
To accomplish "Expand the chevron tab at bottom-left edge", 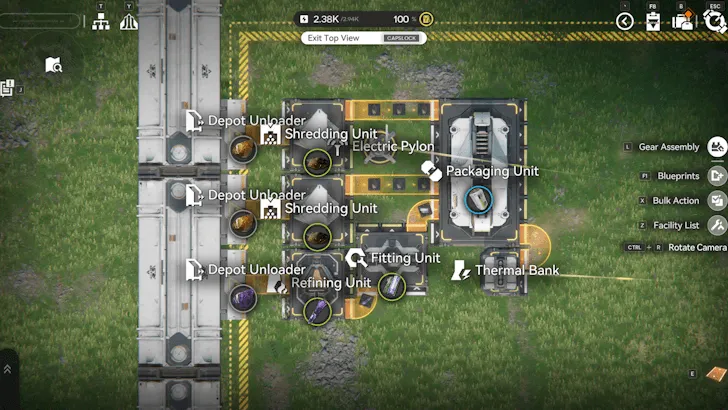I will (8, 369).
